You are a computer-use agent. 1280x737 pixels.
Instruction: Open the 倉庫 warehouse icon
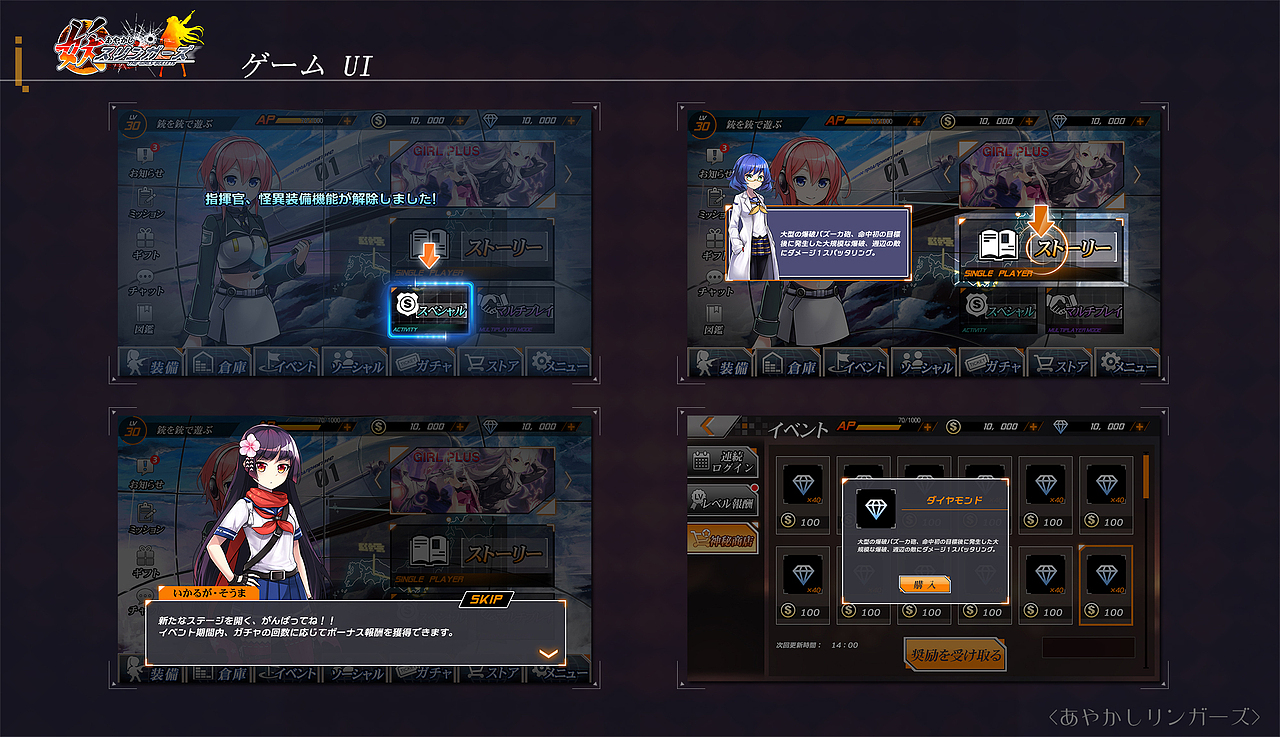point(204,363)
